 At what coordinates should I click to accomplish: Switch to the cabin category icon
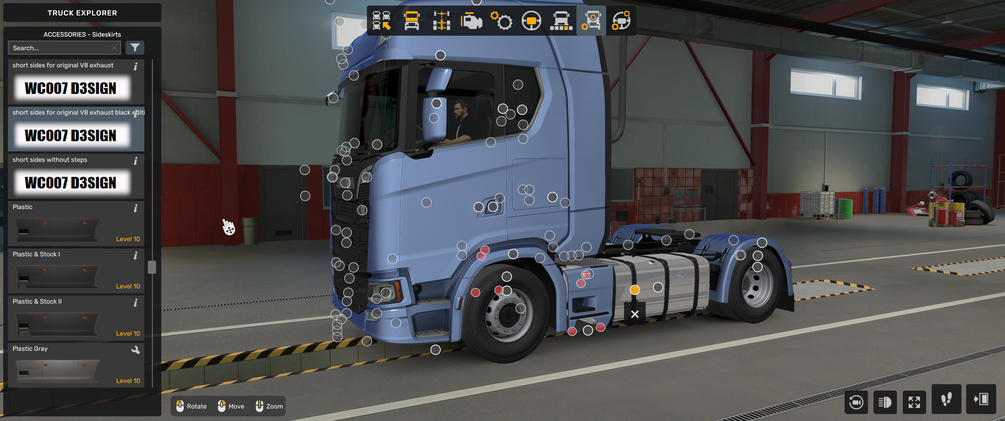click(411, 20)
